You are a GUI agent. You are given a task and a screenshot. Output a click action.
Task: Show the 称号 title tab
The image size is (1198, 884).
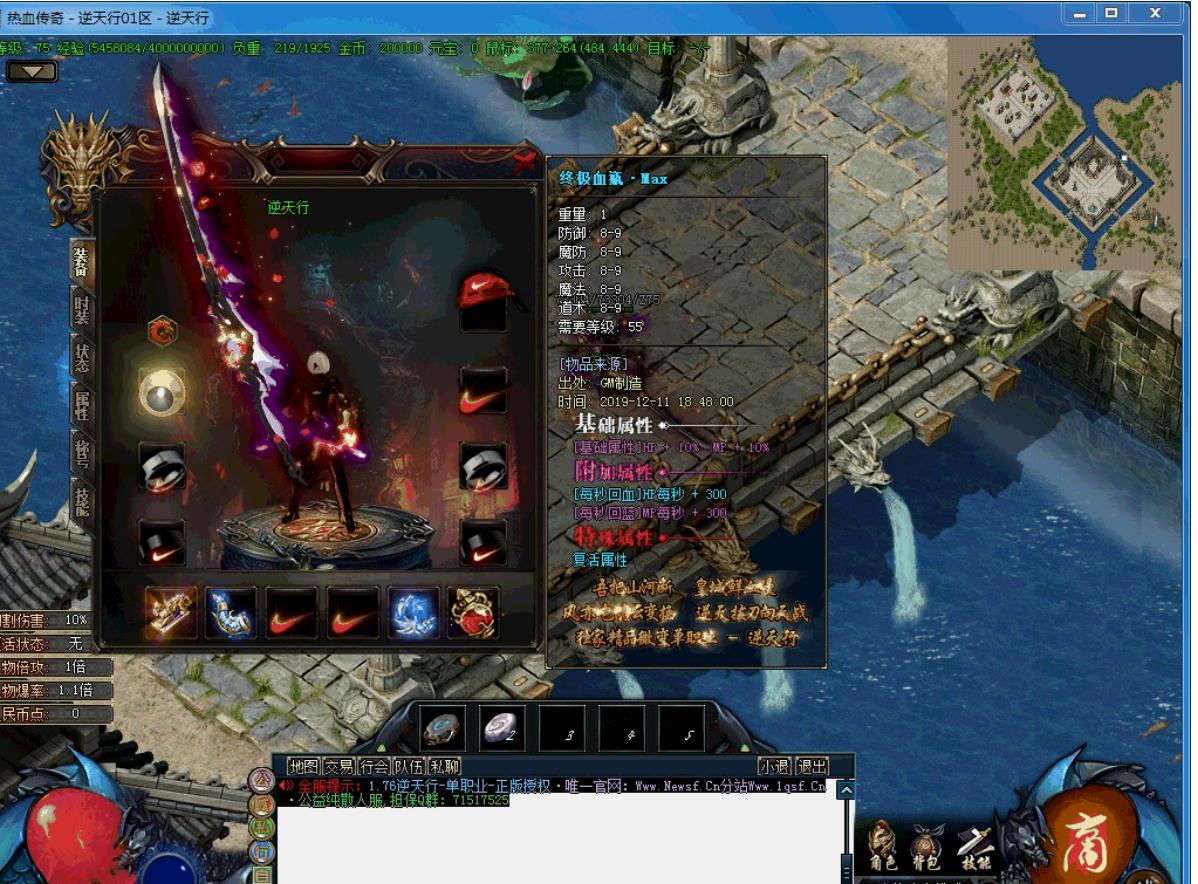(x=81, y=452)
